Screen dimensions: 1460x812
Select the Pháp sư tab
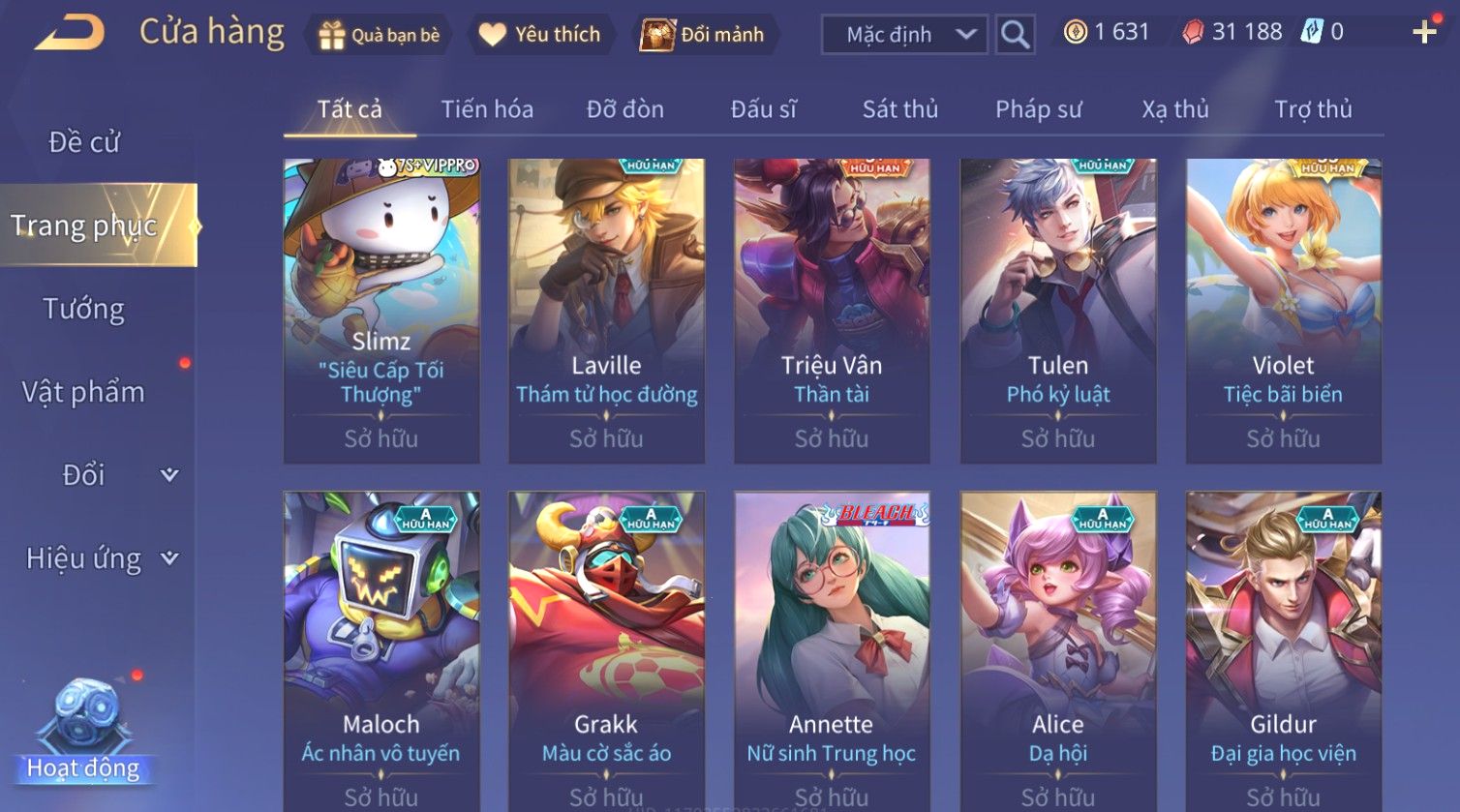1038,109
